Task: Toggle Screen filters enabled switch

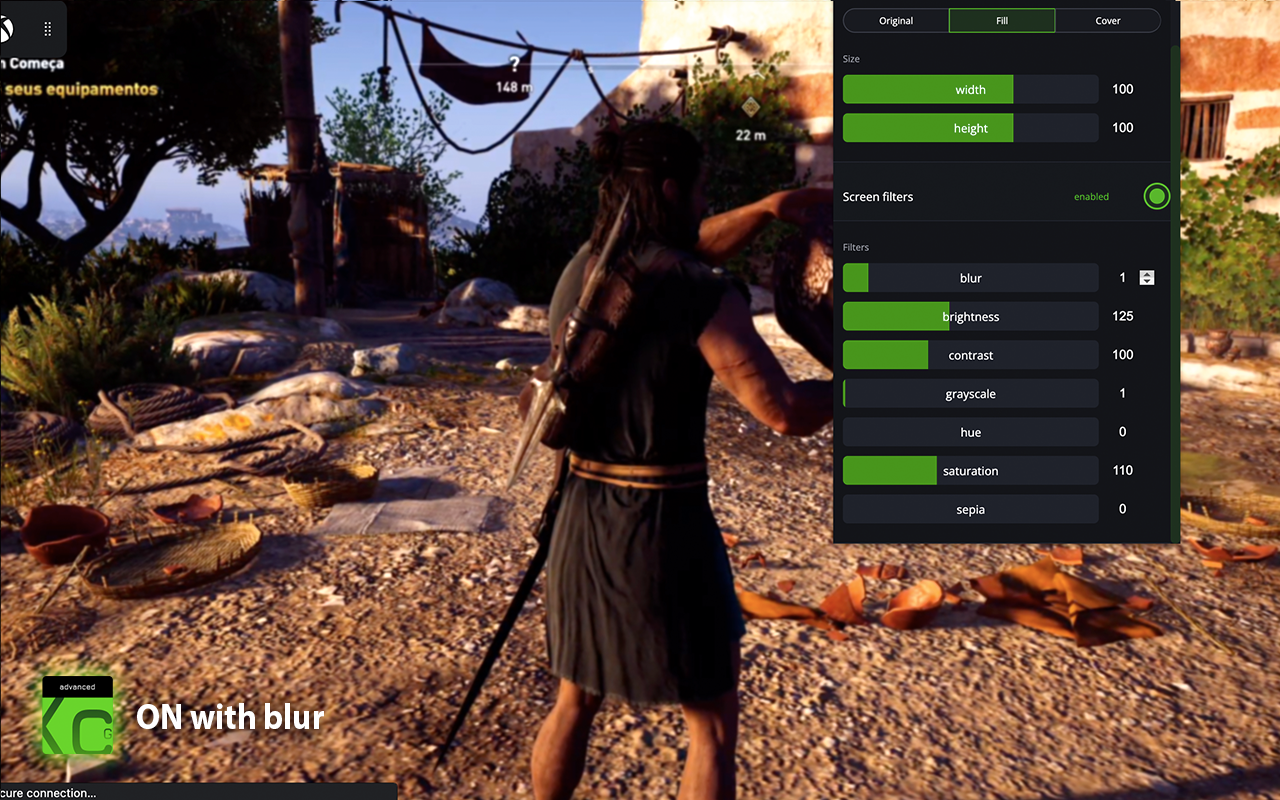Action: tap(1156, 196)
